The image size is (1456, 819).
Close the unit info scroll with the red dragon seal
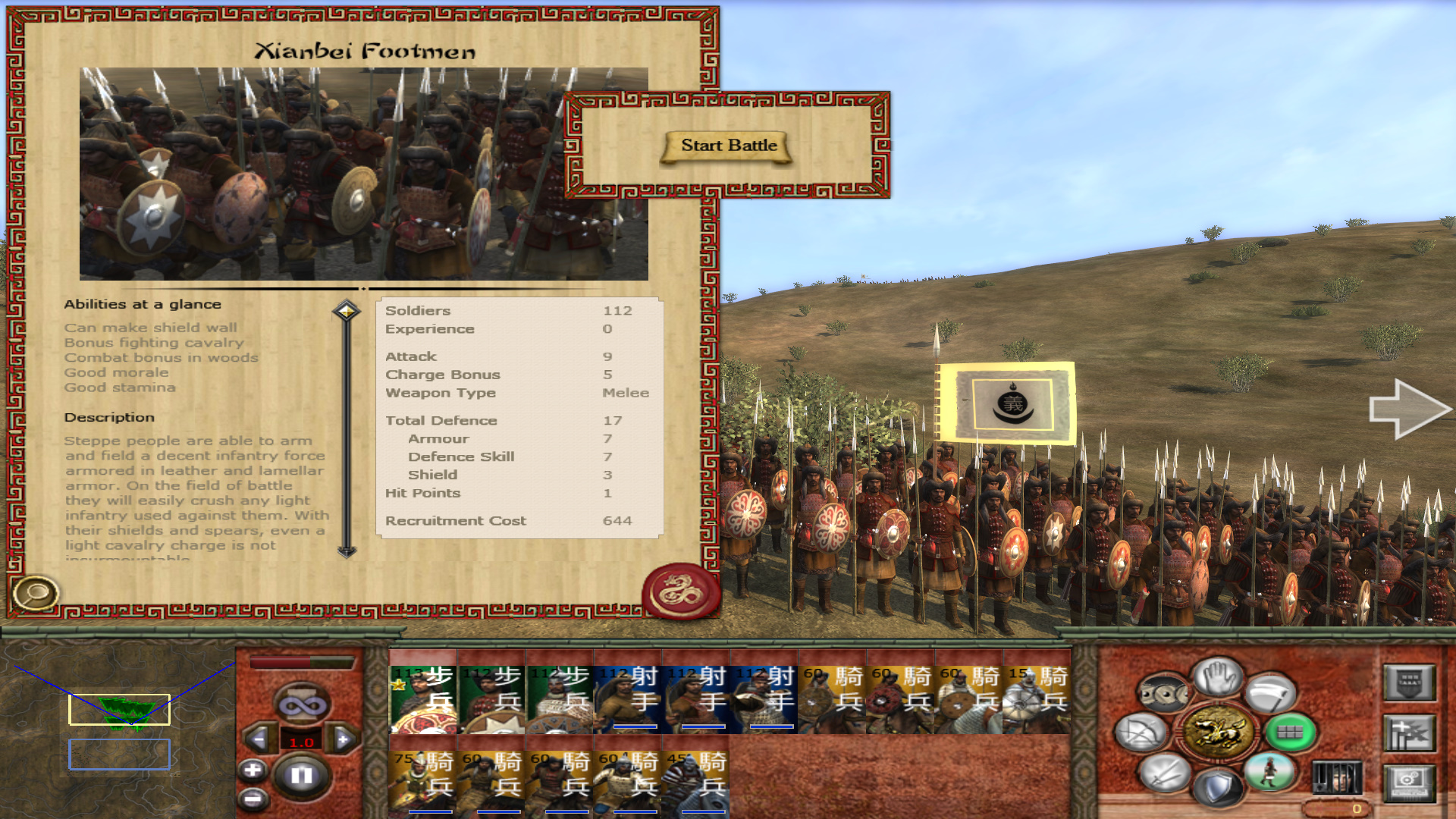point(680,591)
